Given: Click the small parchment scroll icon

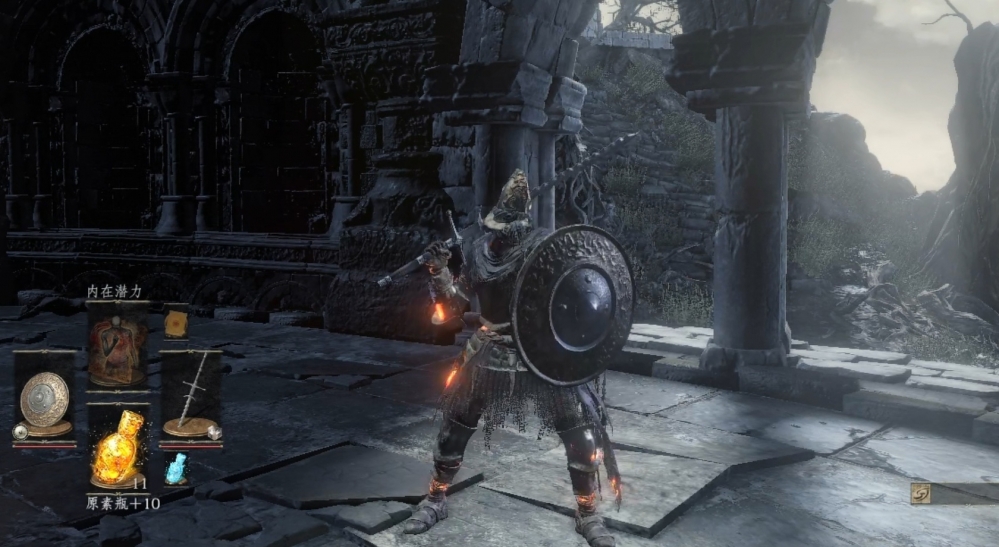Looking at the screenshot, I should point(176,323).
